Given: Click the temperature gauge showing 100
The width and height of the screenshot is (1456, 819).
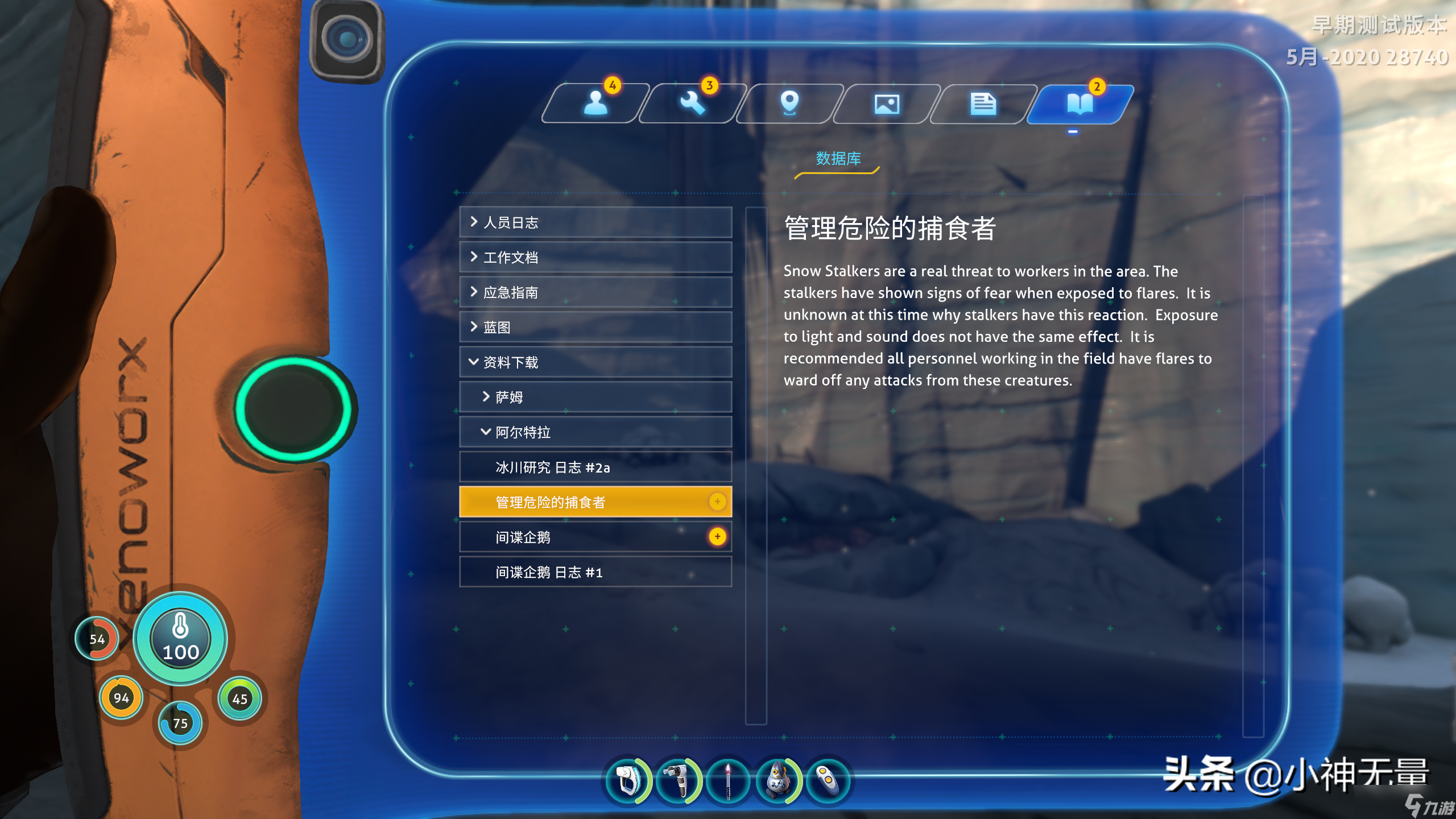Looking at the screenshot, I should (x=180, y=639).
